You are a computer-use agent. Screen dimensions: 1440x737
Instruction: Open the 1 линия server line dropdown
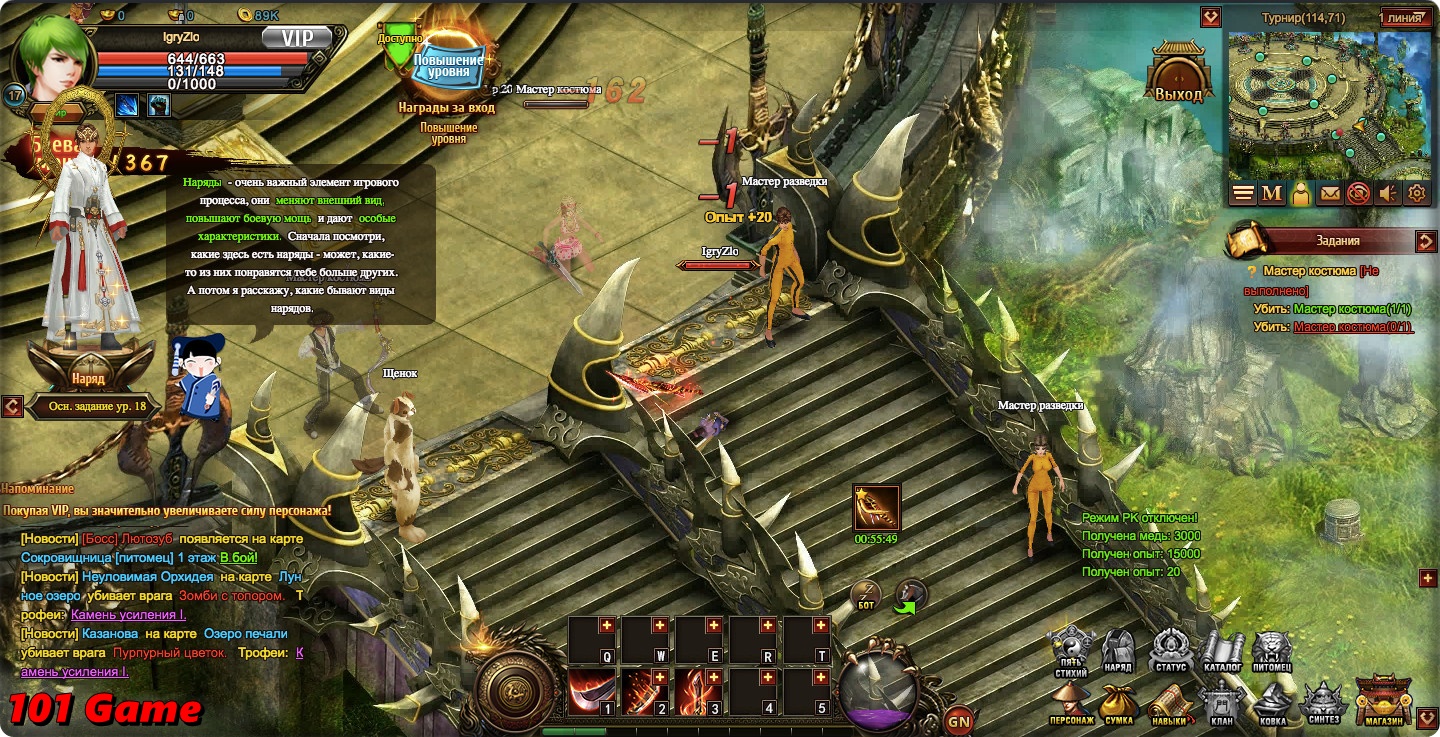tap(1405, 18)
